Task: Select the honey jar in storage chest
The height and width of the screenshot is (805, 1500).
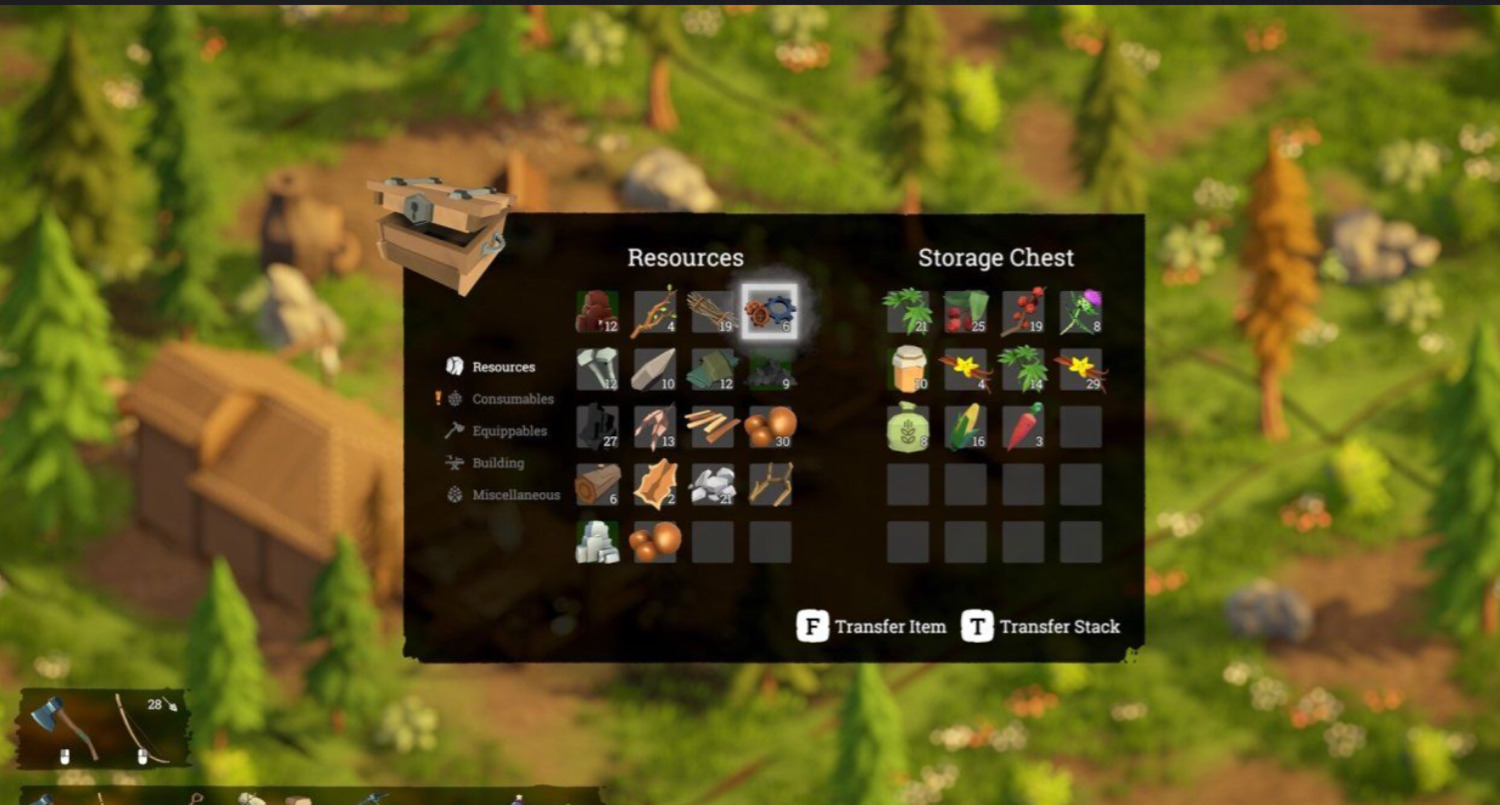Action: click(907, 370)
